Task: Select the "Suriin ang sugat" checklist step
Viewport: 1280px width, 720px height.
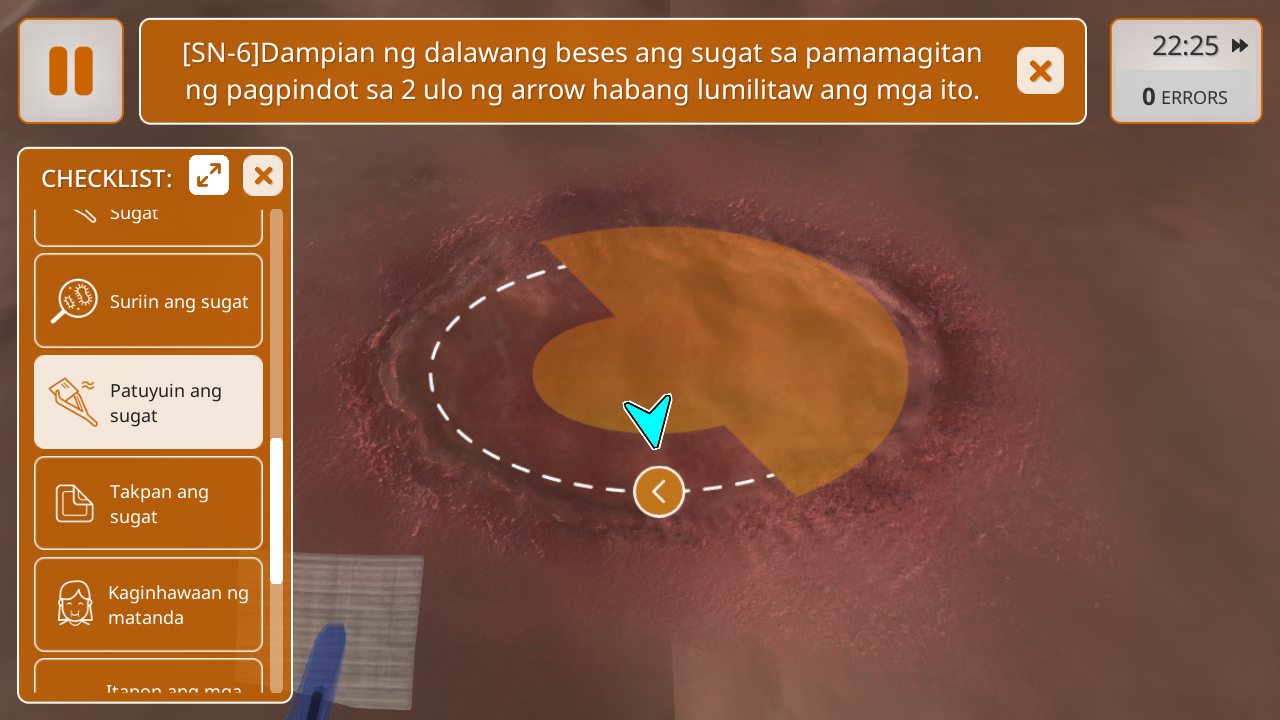Action: coord(149,301)
